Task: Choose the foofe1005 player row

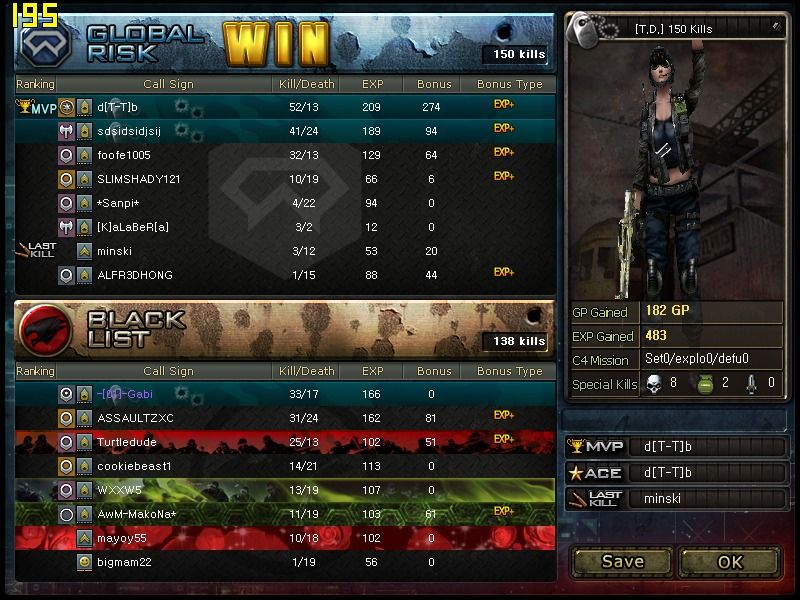Action: pyautogui.click(x=285, y=155)
